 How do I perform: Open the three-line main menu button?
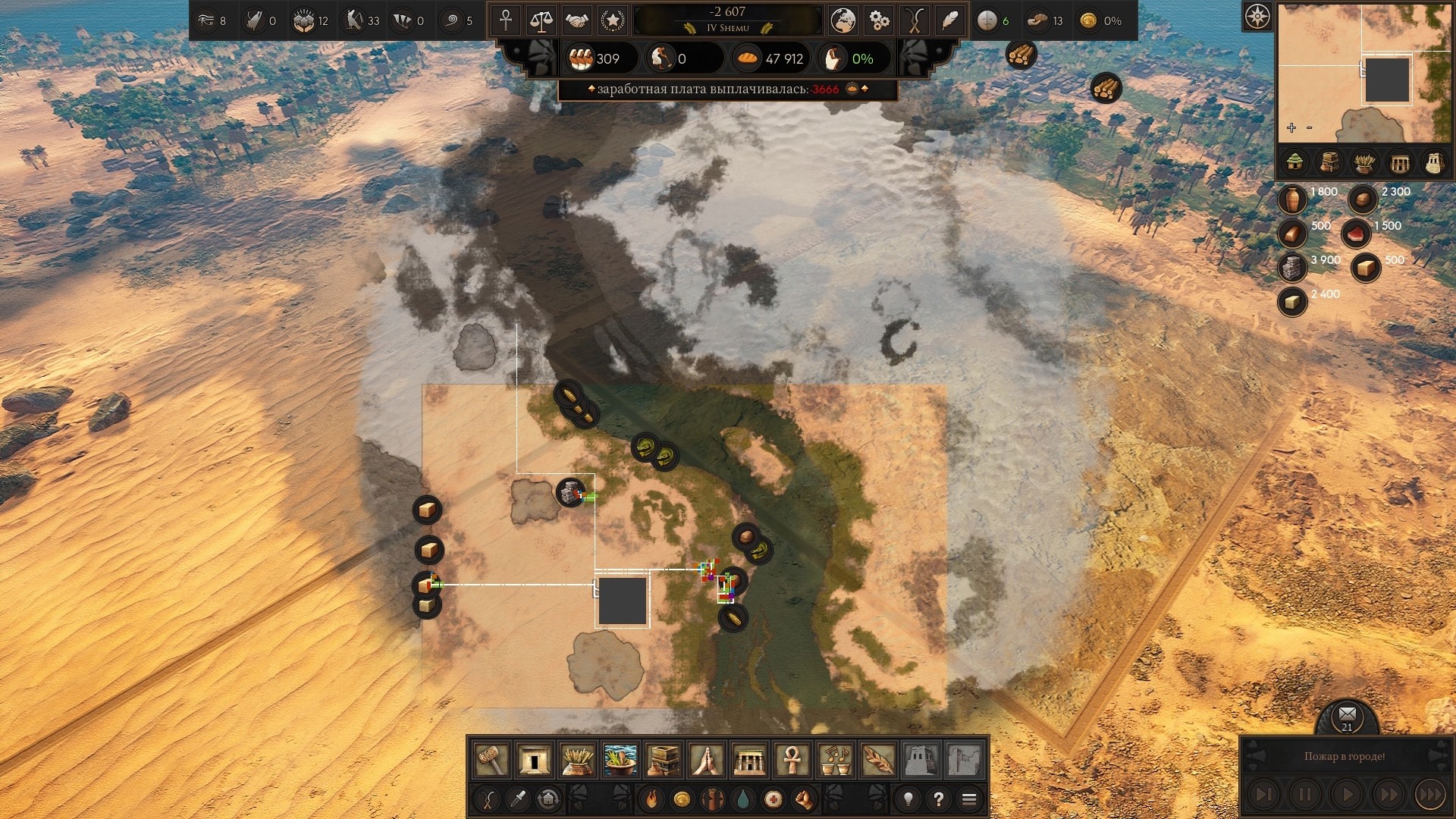coord(969,799)
